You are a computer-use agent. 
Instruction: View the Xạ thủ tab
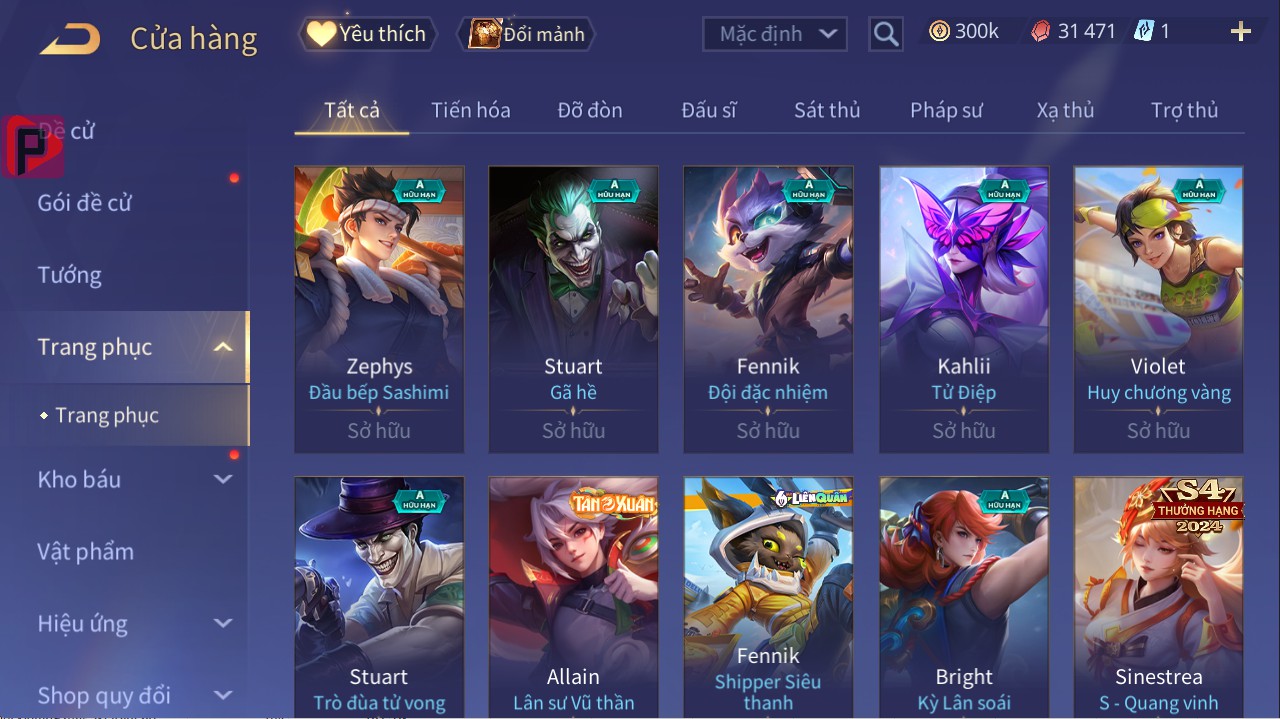click(x=1065, y=110)
